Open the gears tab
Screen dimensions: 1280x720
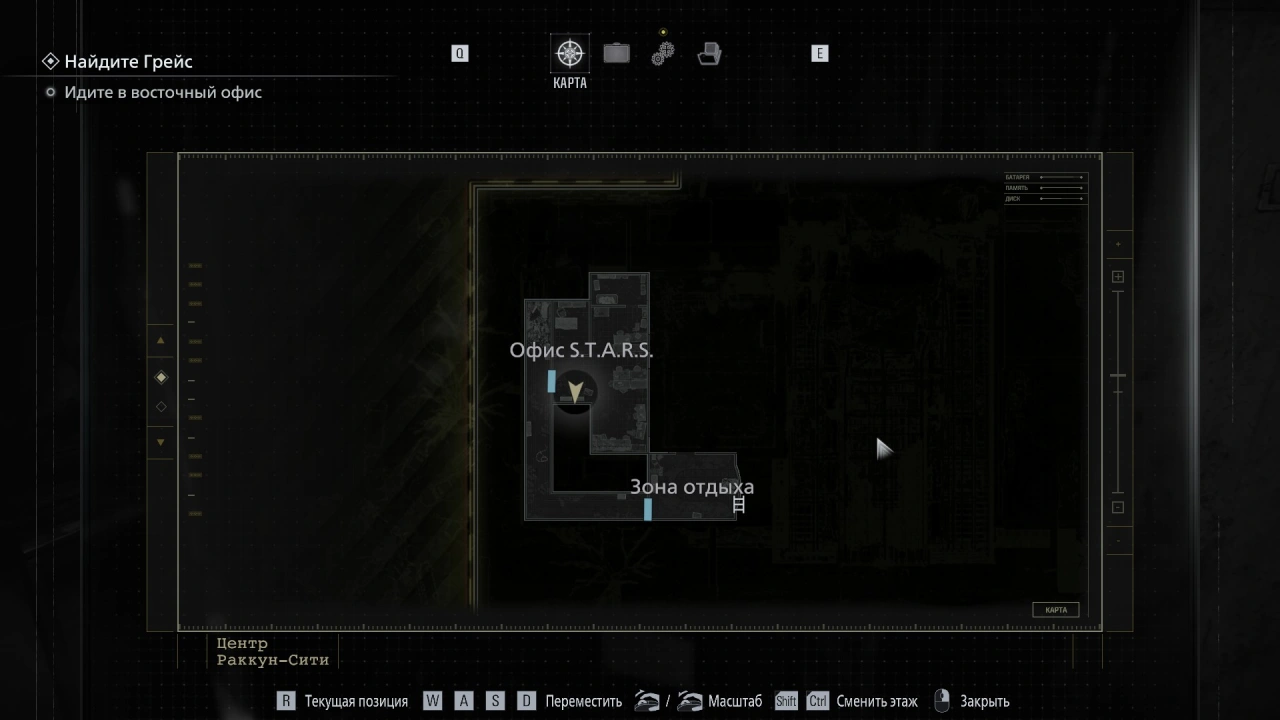(663, 53)
